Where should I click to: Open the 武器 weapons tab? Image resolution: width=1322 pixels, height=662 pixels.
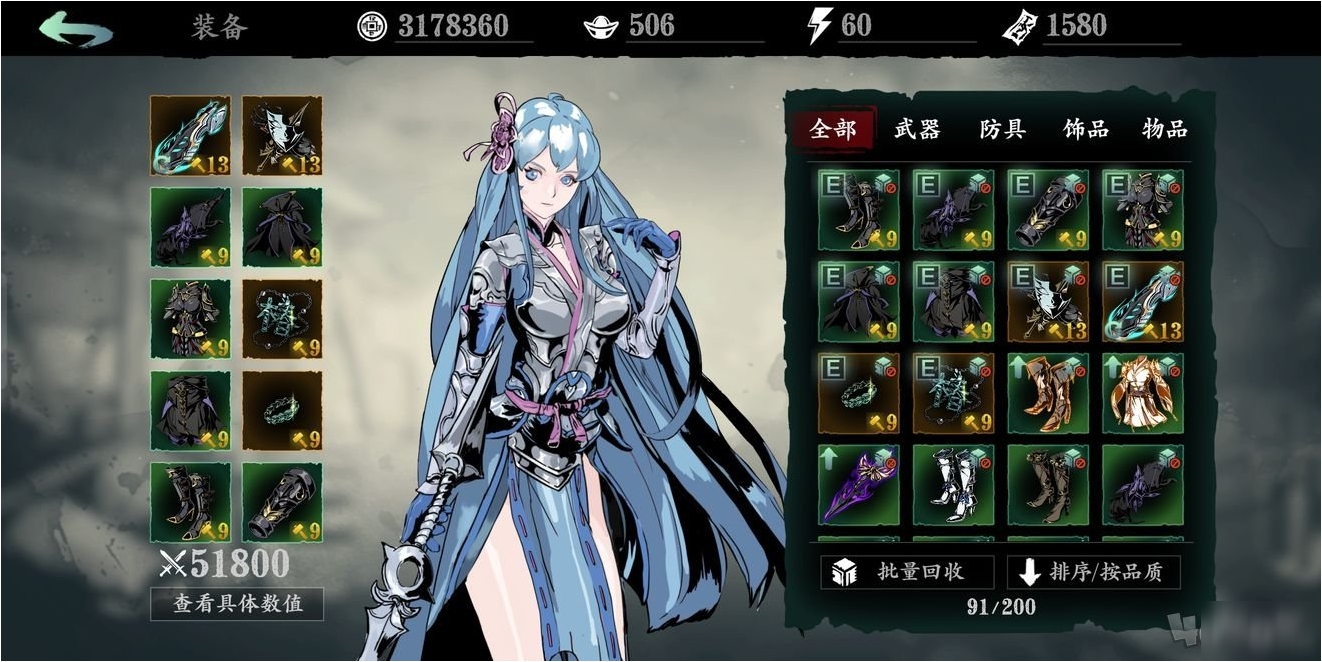click(x=917, y=129)
